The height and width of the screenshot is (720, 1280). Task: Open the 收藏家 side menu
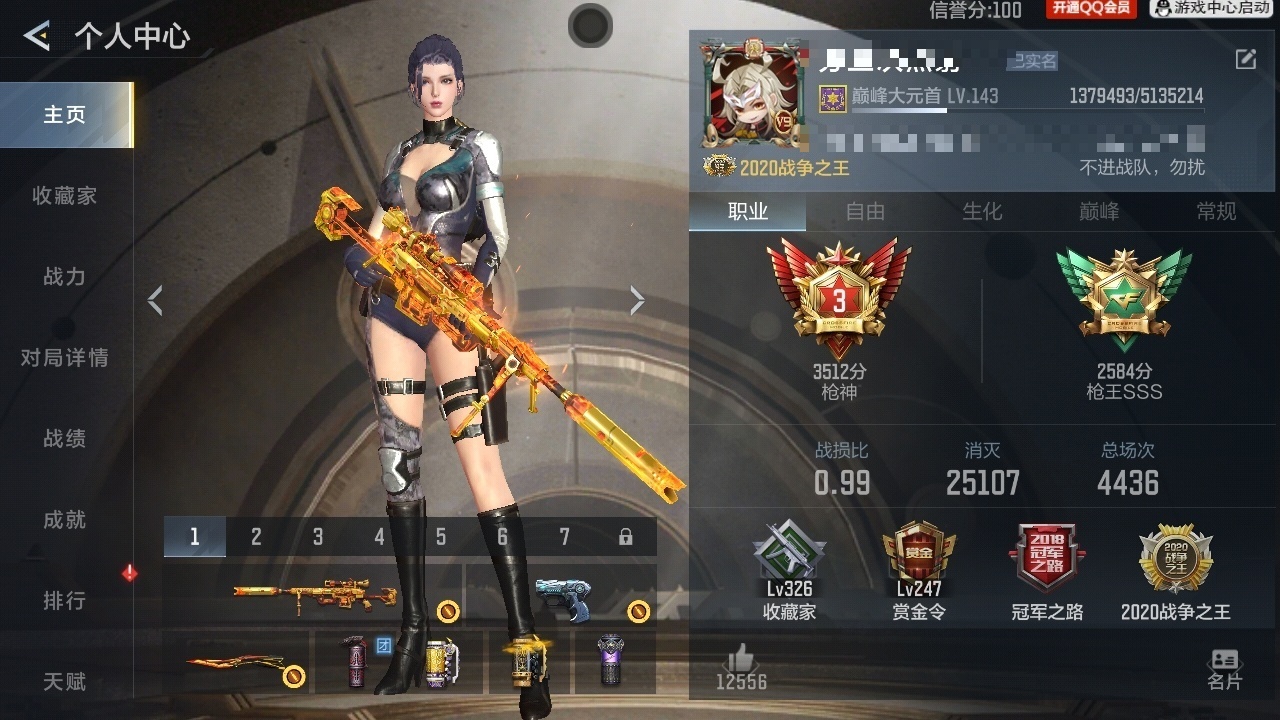click(x=65, y=196)
